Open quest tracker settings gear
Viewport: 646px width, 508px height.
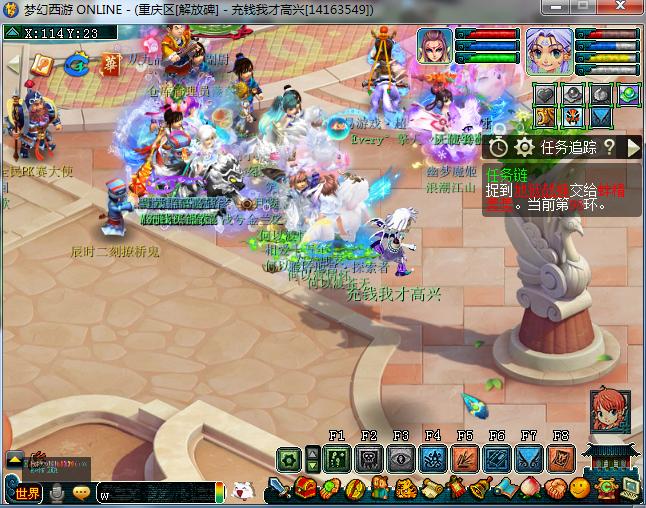[524, 147]
